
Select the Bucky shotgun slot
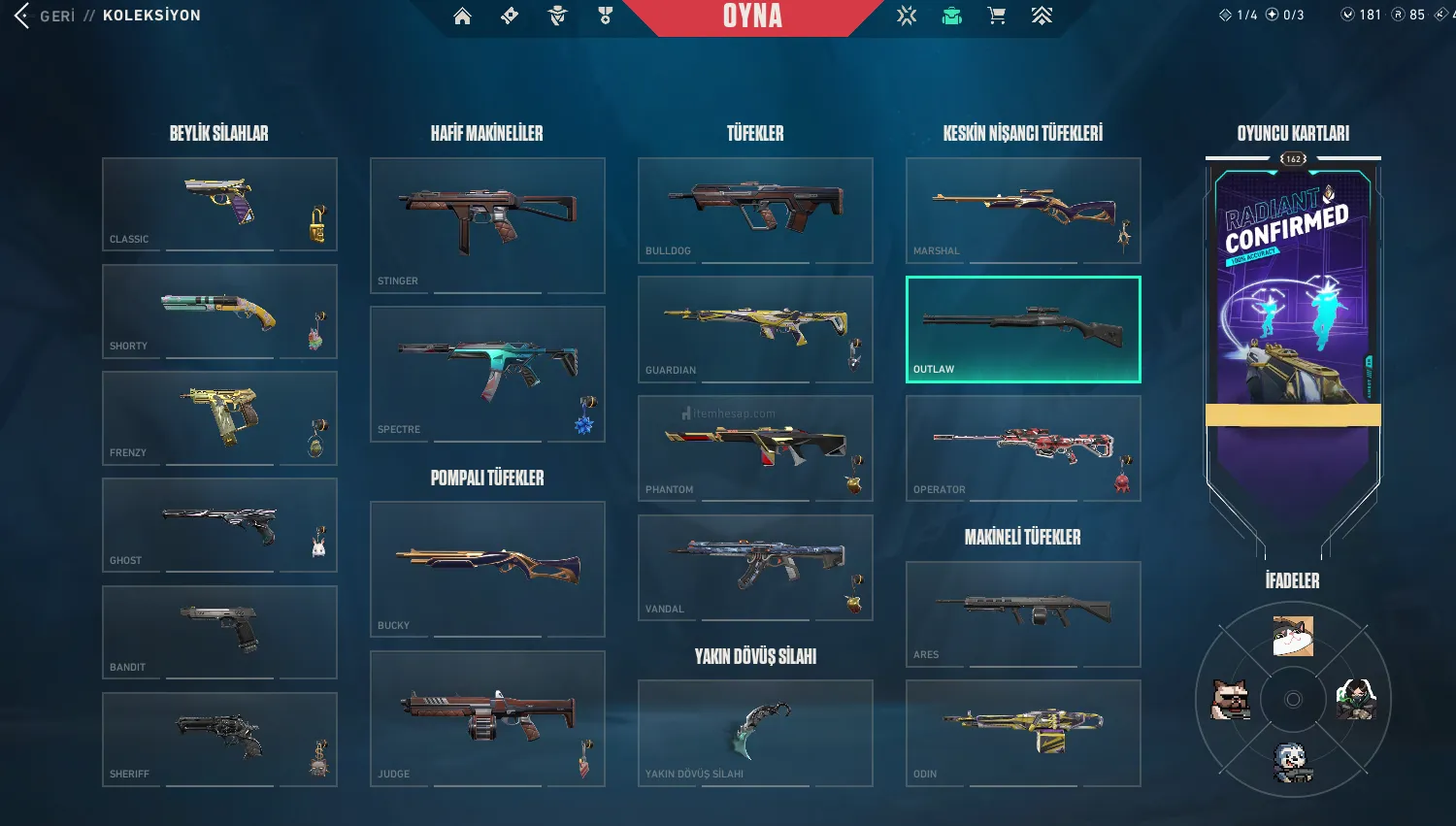click(x=487, y=569)
